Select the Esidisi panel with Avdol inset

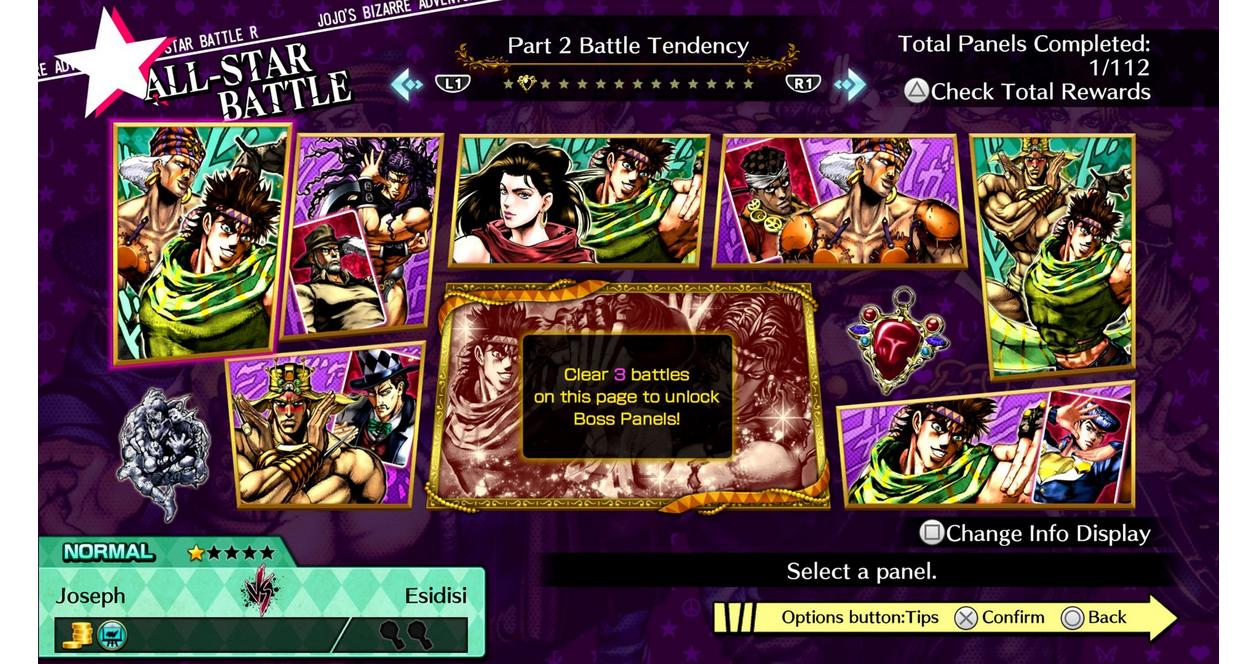point(839,201)
